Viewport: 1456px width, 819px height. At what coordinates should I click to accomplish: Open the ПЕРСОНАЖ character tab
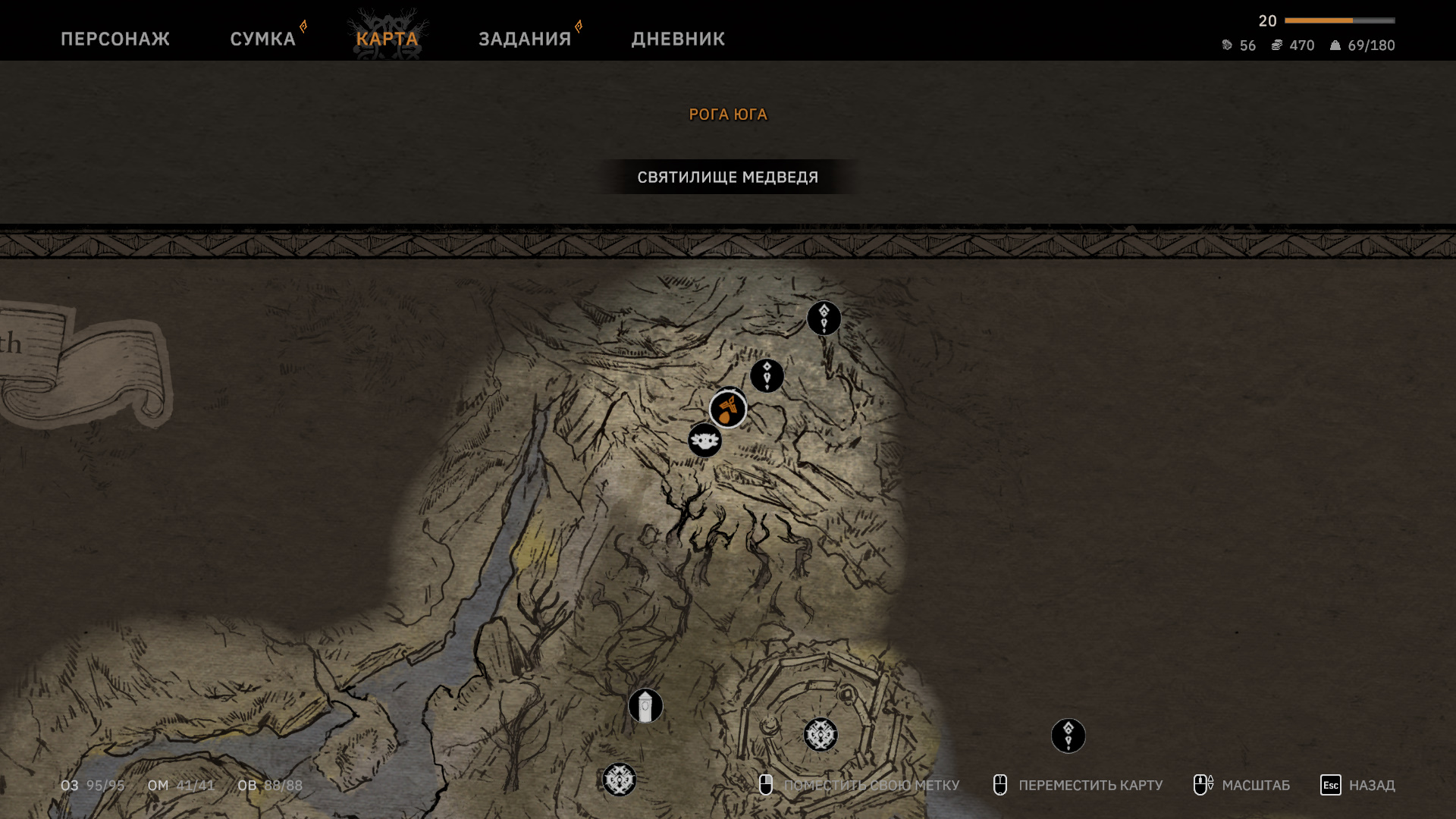coord(115,39)
